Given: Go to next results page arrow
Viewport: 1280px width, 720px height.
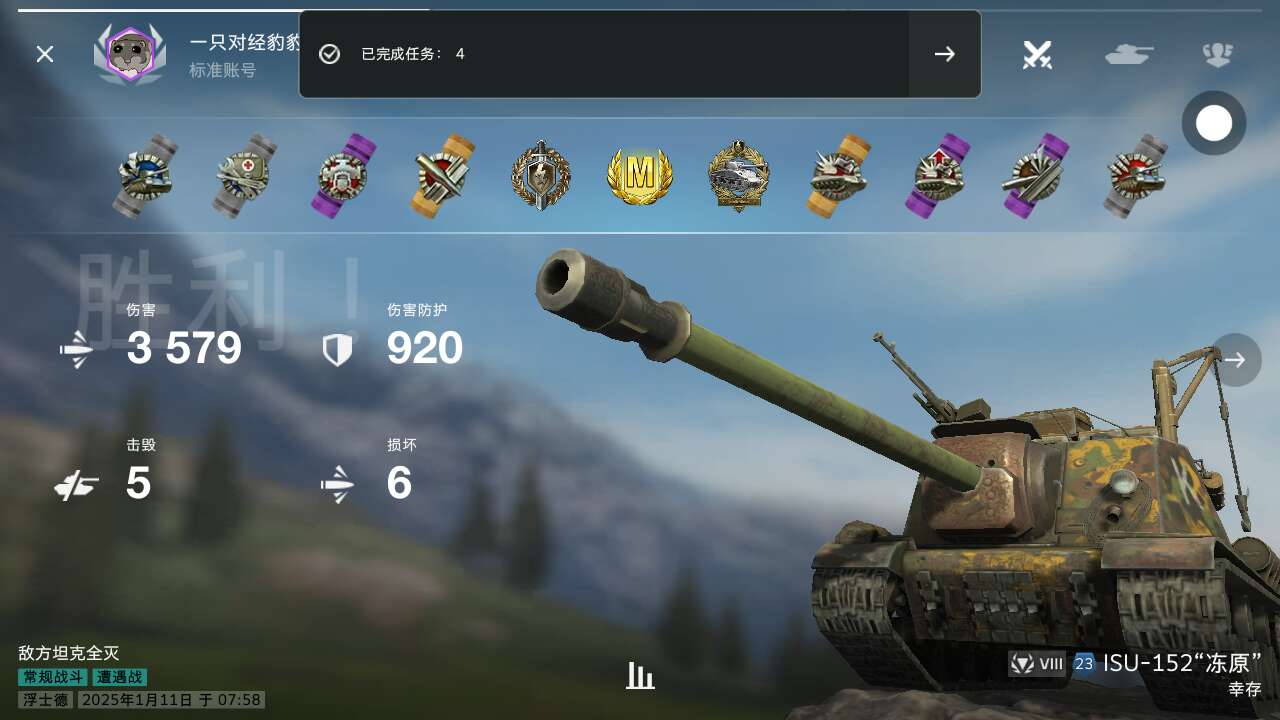Looking at the screenshot, I should [1236, 360].
